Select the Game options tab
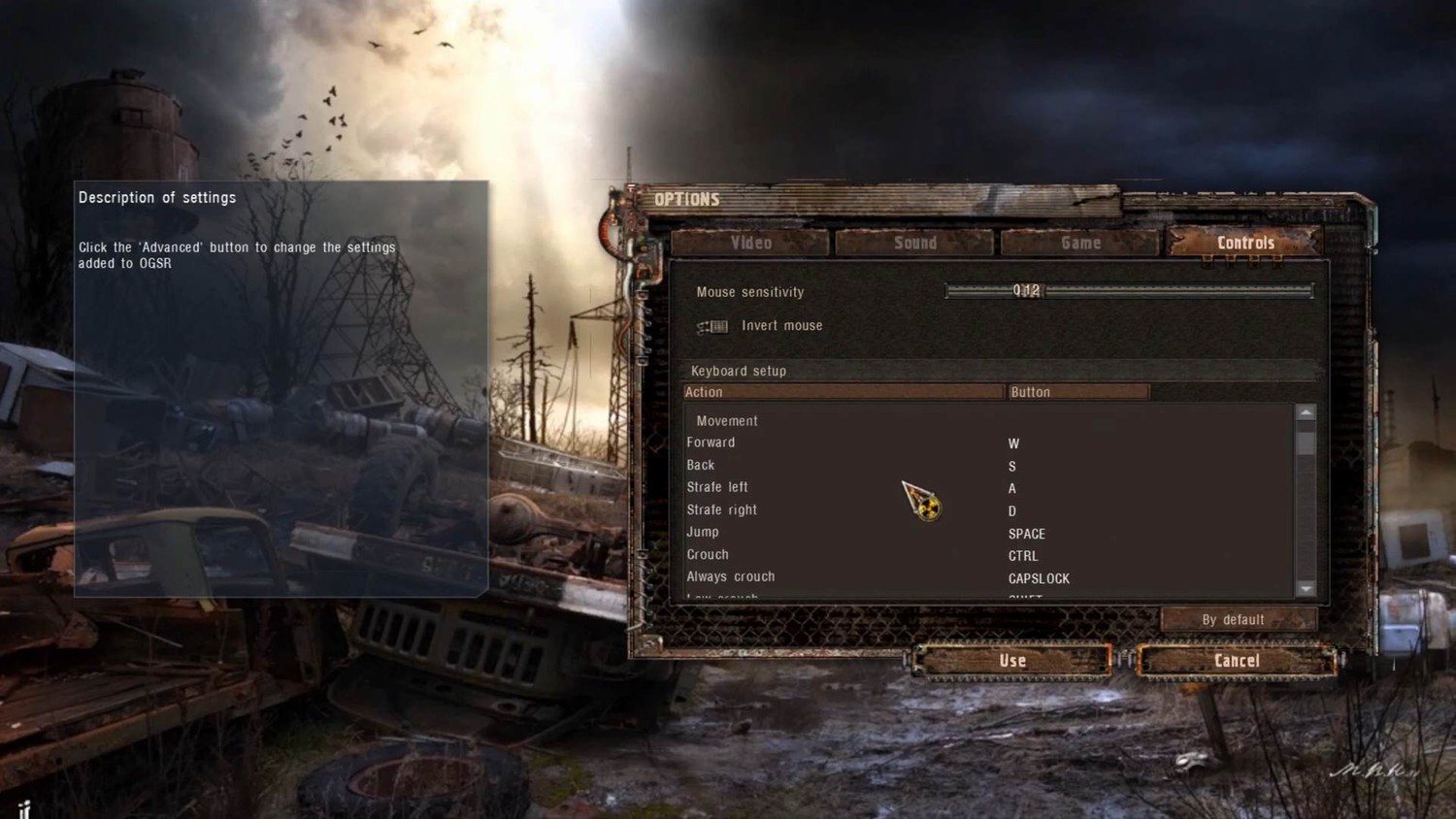 [1080, 243]
